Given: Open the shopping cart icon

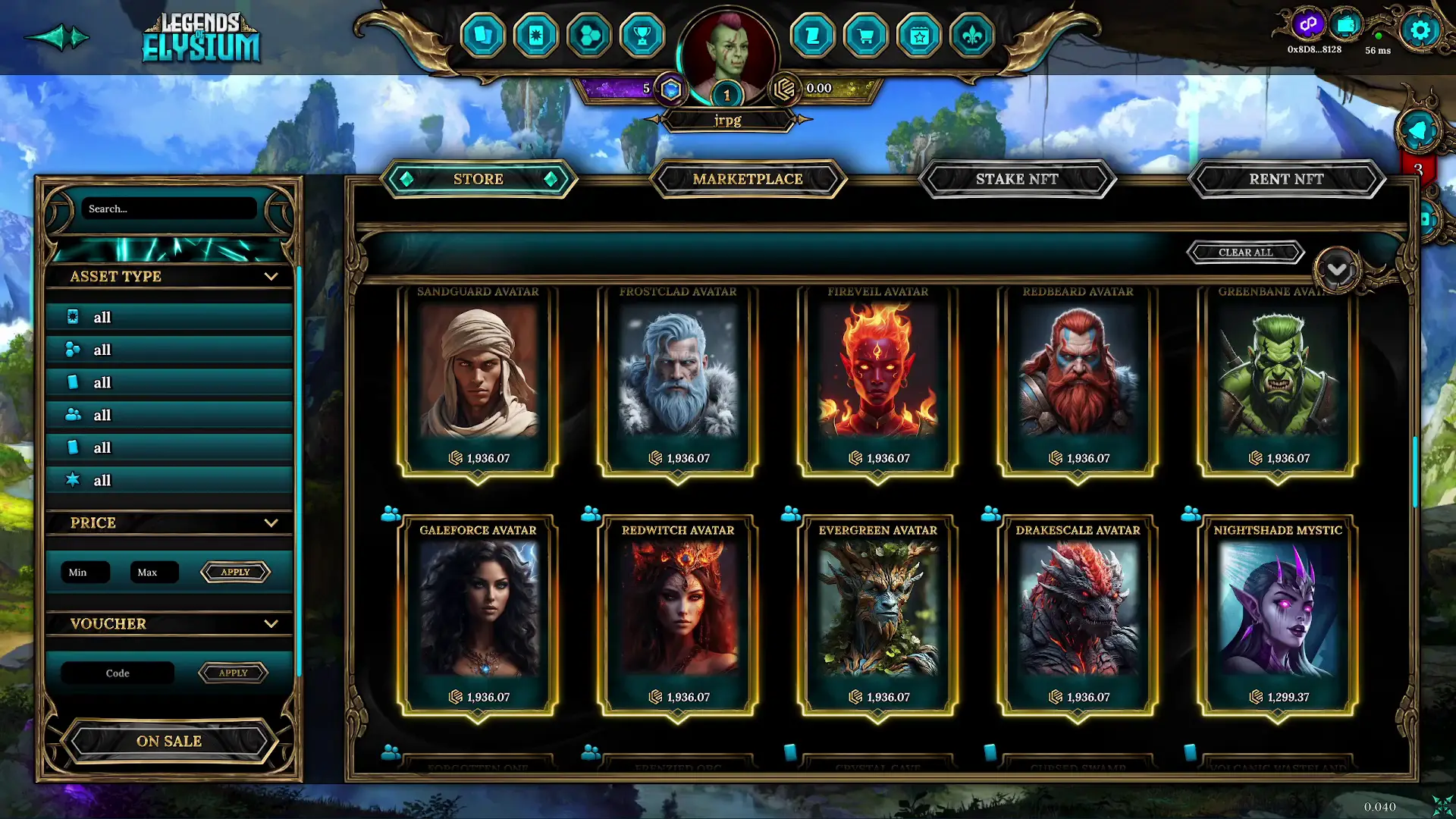Looking at the screenshot, I should (x=865, y=35).
